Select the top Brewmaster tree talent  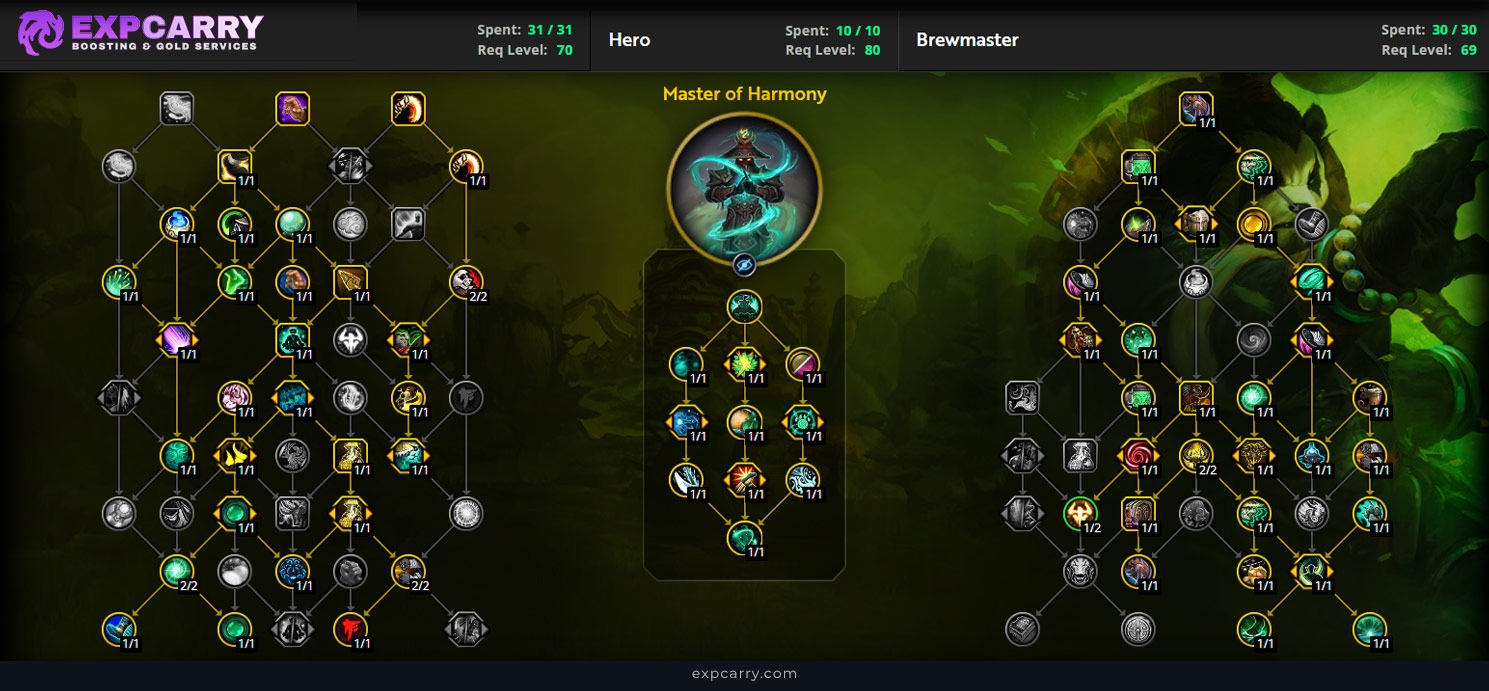(1196, 108)
